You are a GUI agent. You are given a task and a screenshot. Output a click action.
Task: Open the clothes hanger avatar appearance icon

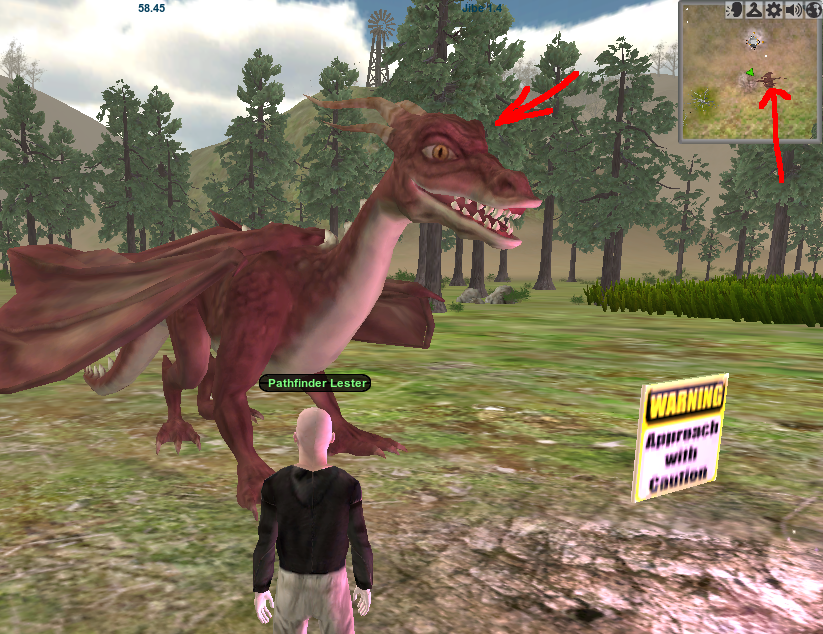pos(752,10)
